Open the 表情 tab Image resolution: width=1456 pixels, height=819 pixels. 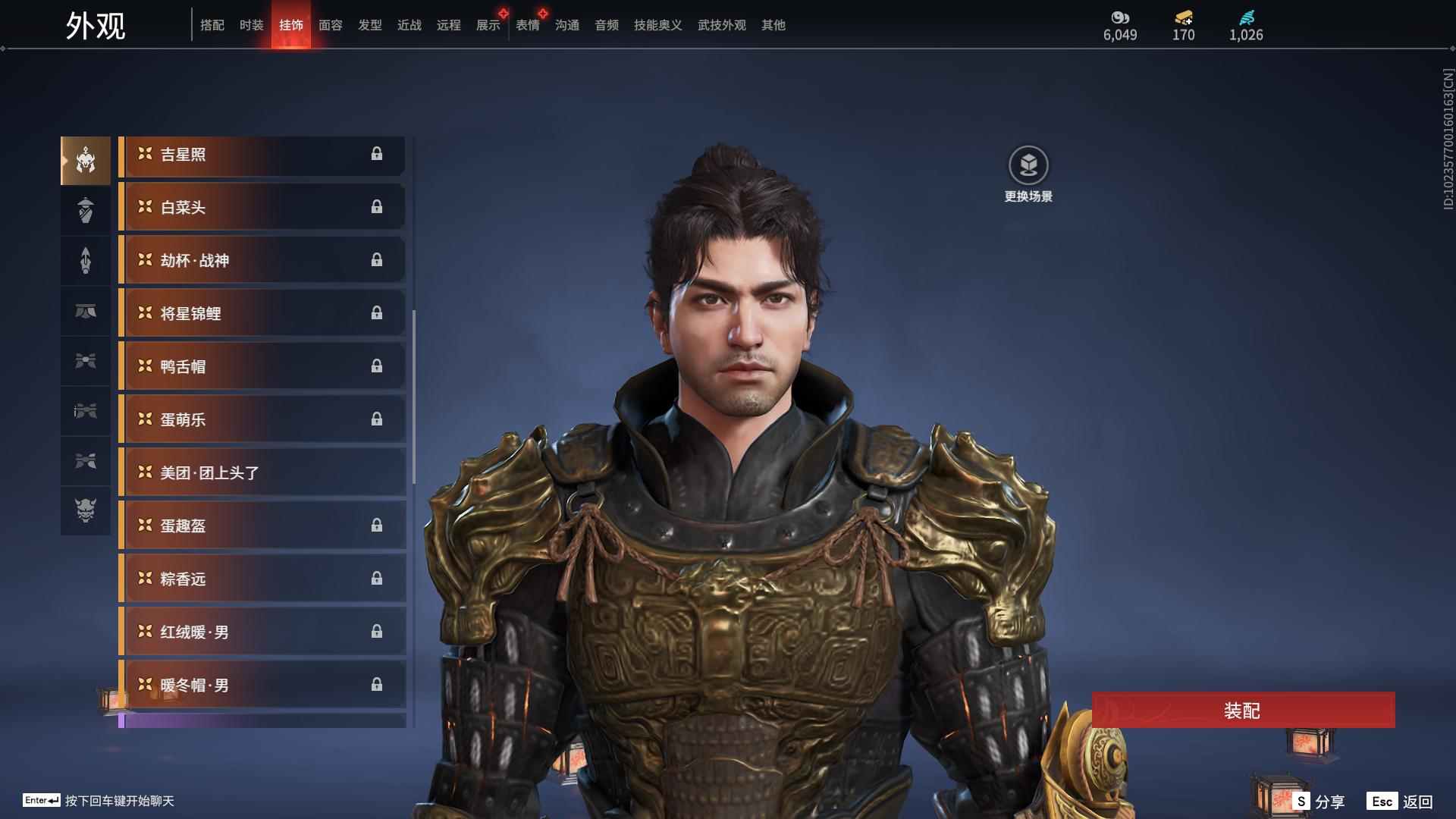pos(527,25)
